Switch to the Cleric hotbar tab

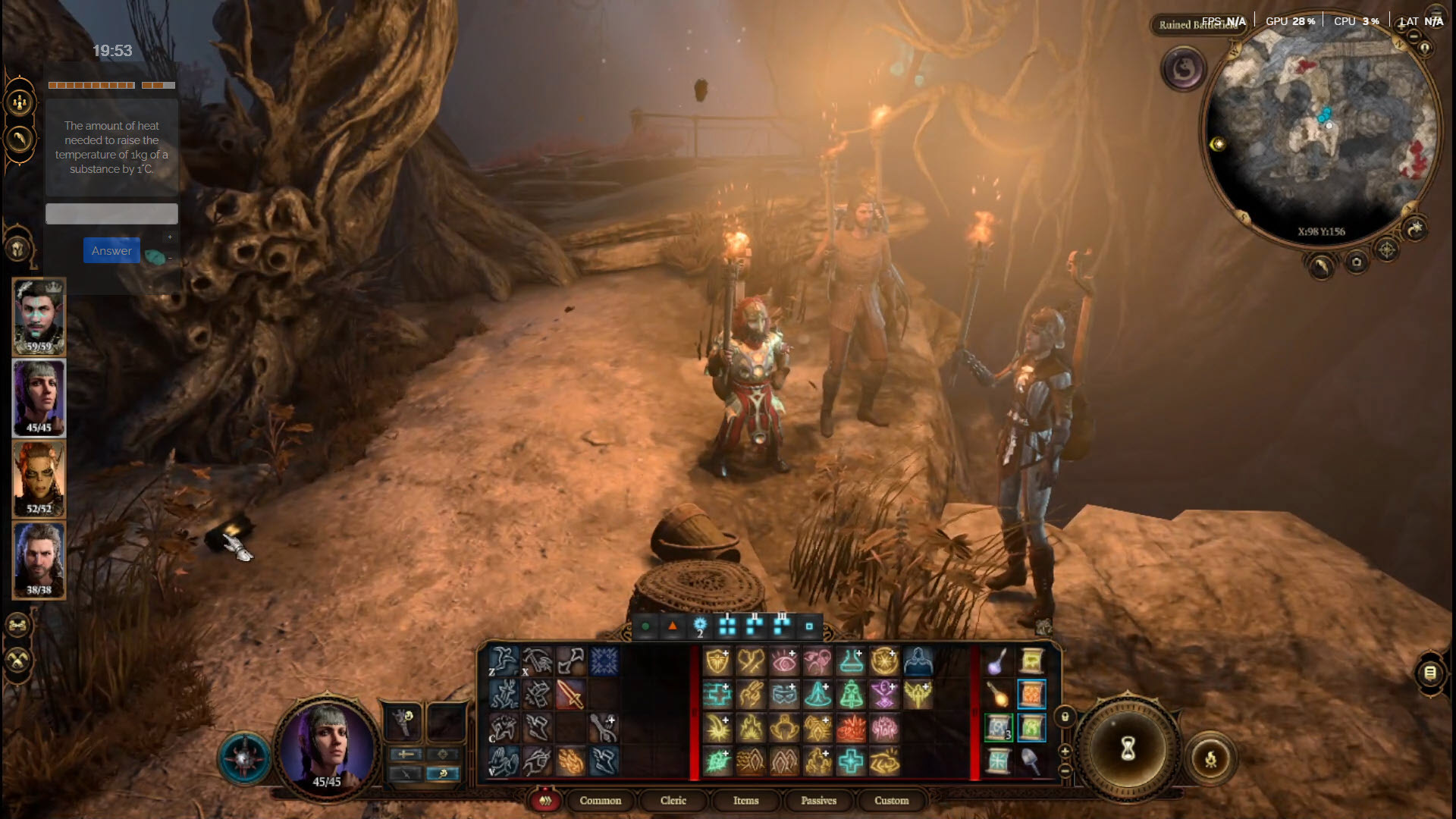[x=673, y=801]
